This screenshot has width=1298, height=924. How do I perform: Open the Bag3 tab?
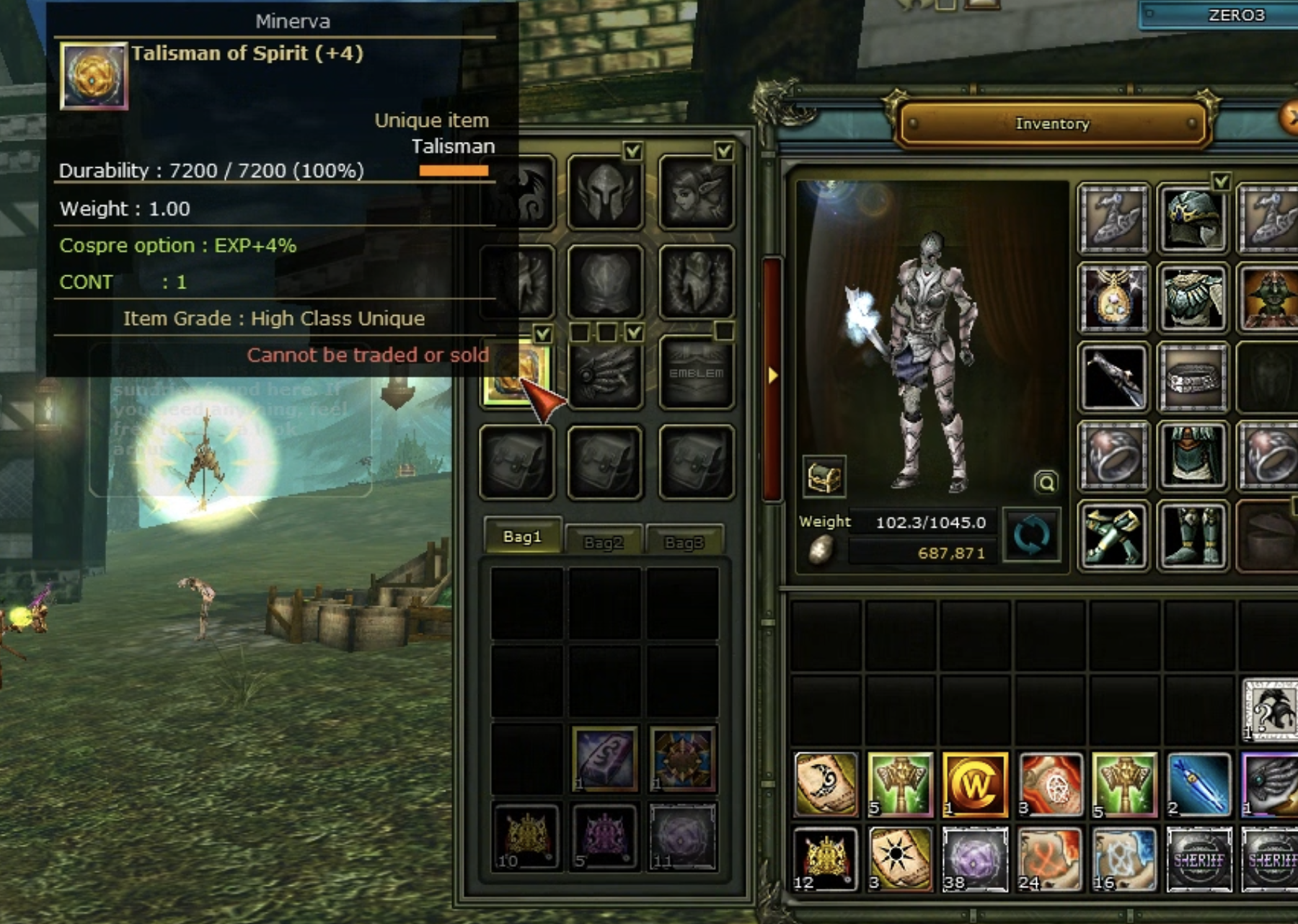[684, 541]
